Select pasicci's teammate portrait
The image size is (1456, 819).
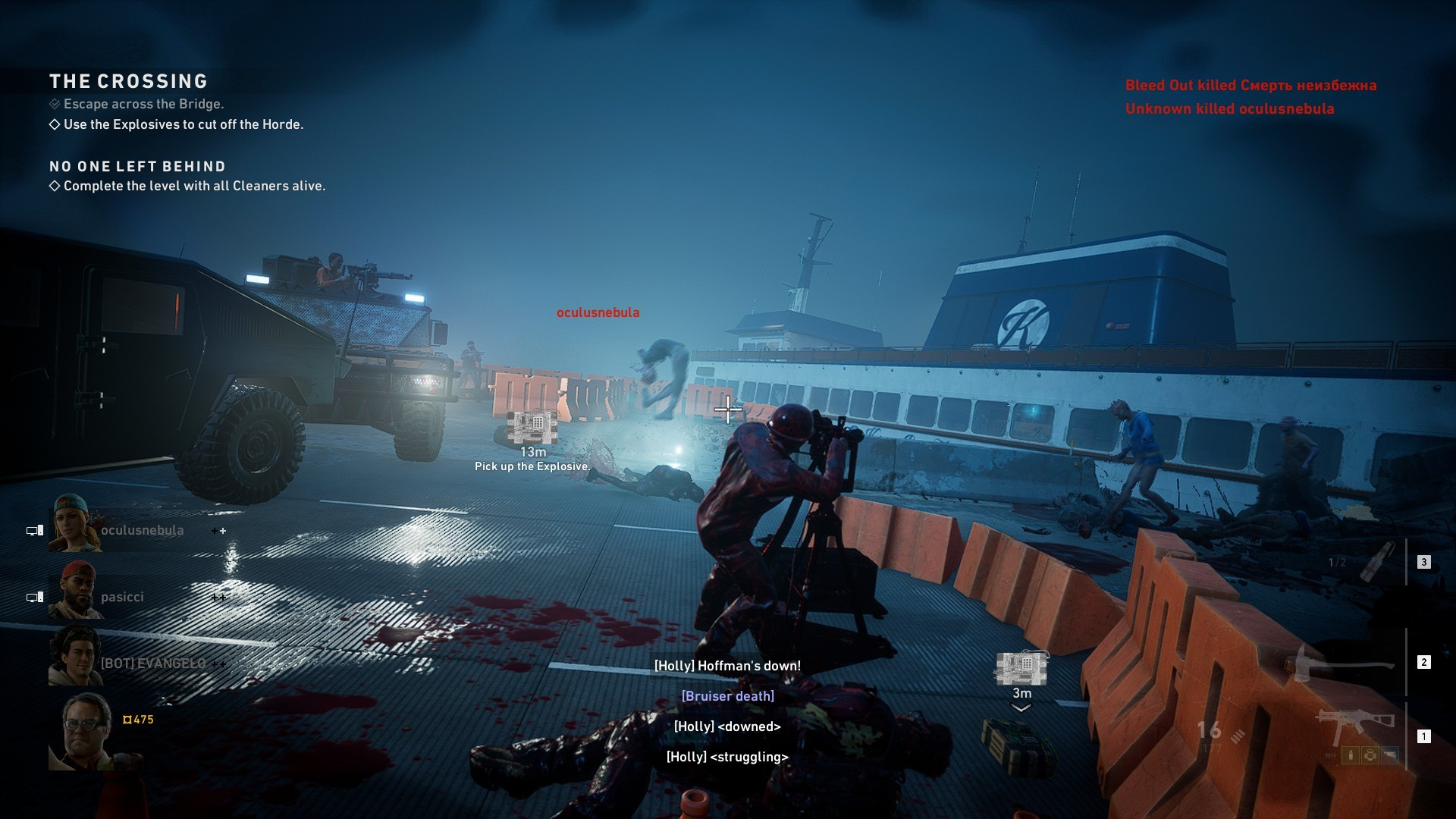(75, 590)
